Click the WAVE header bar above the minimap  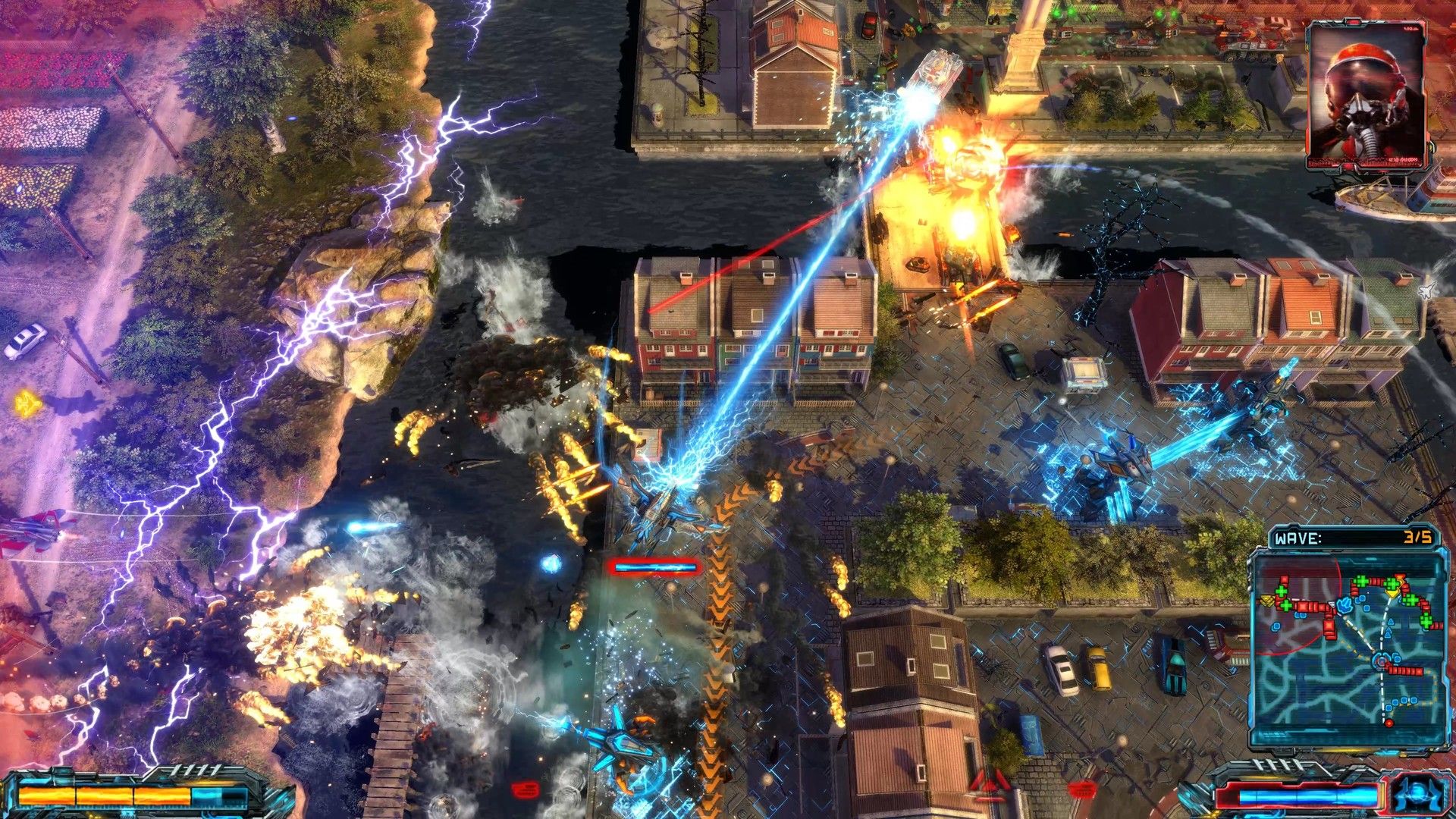click(x=1346, y=538)
